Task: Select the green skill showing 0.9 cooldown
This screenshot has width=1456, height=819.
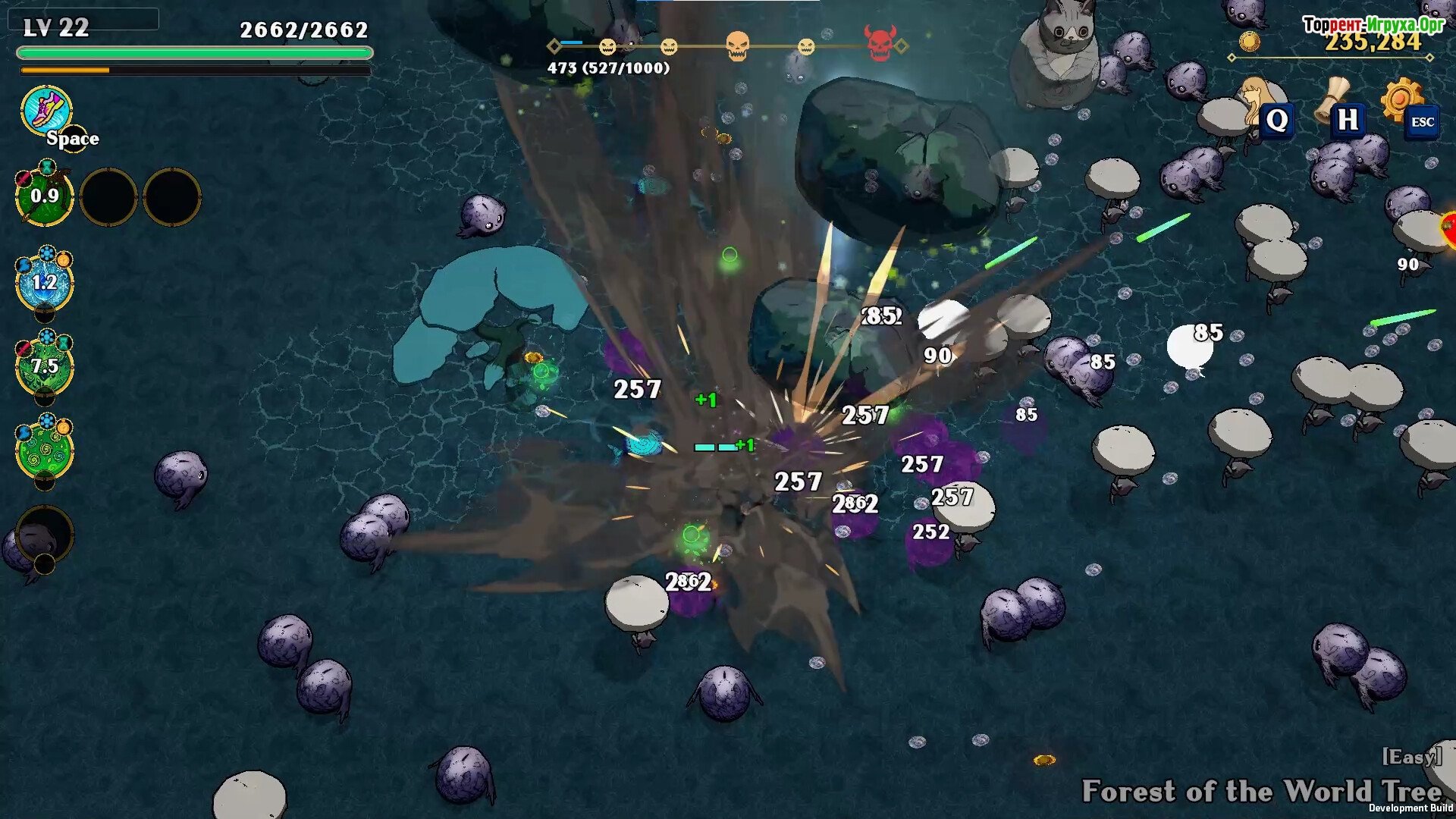Action: (x=45, y=196)
